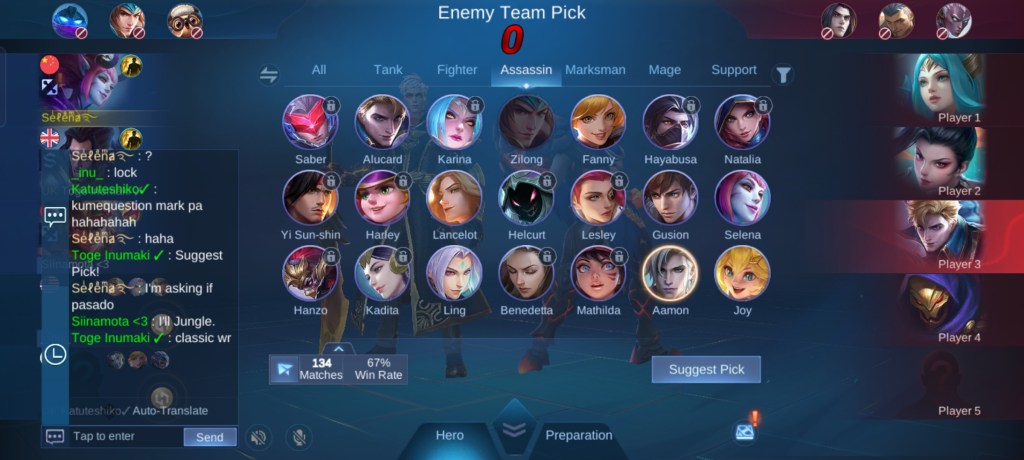This screenshot has height=460, width=1024.
Task: Switch to the Tank hero tab
Action: 388,70
